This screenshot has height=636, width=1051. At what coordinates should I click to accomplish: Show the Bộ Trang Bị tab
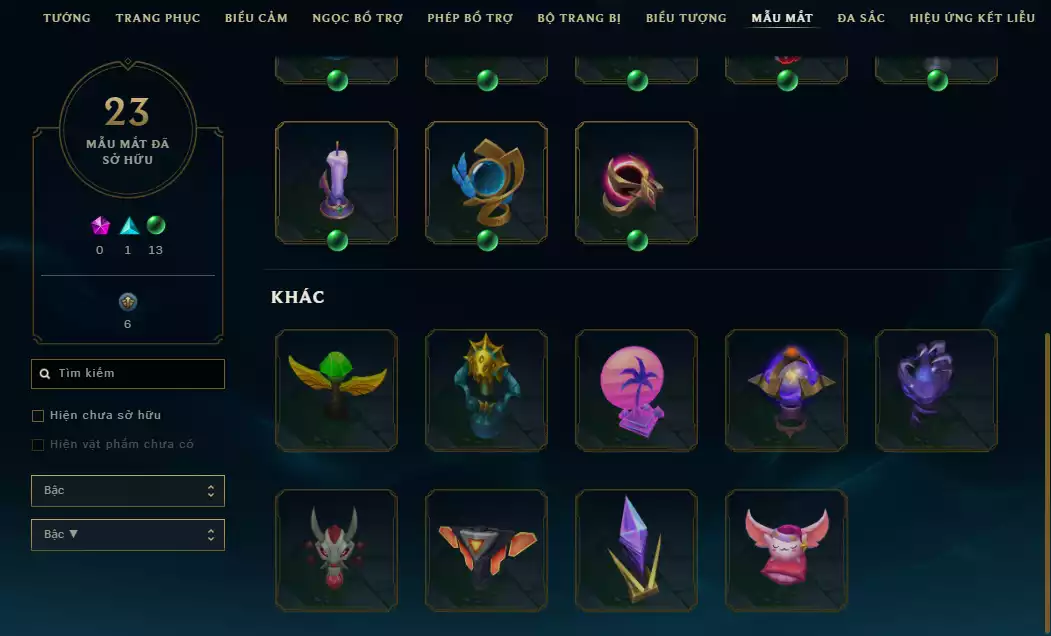pyautogui.click(x=579, y=18)
